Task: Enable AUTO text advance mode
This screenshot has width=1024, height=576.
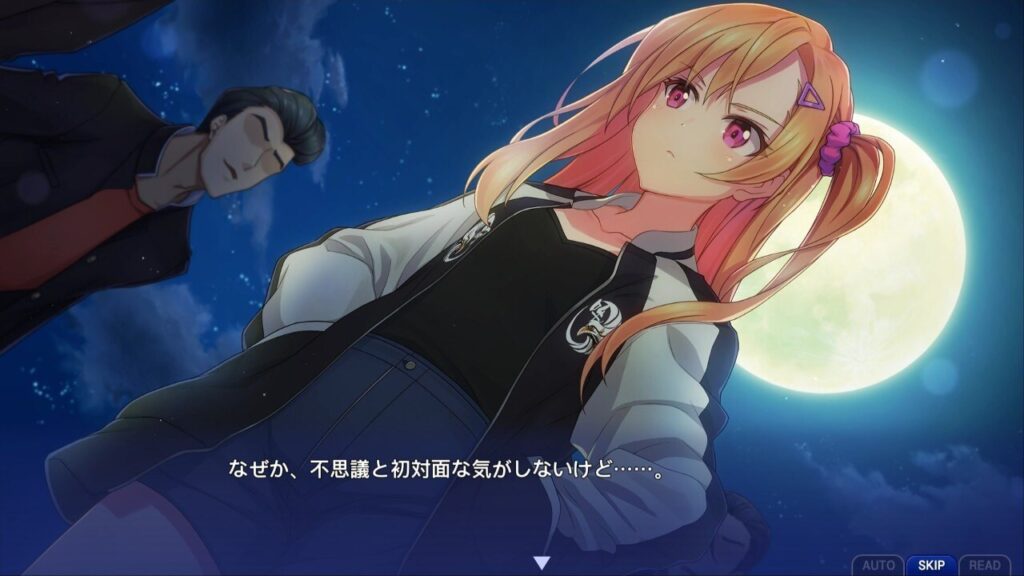Action: (878, 565)
